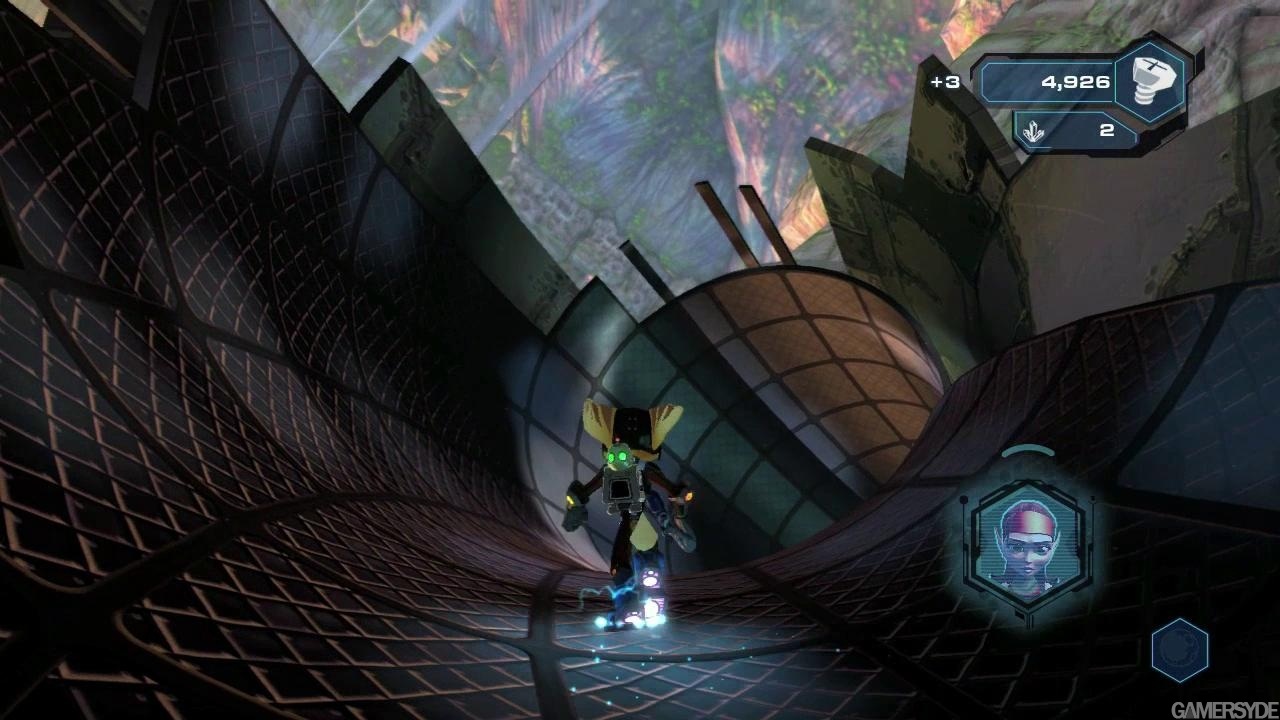Activate the hexagon icon below the portrait
Image resolution: width=1280 pixels, height=720 pixels.
(1180, 649)
